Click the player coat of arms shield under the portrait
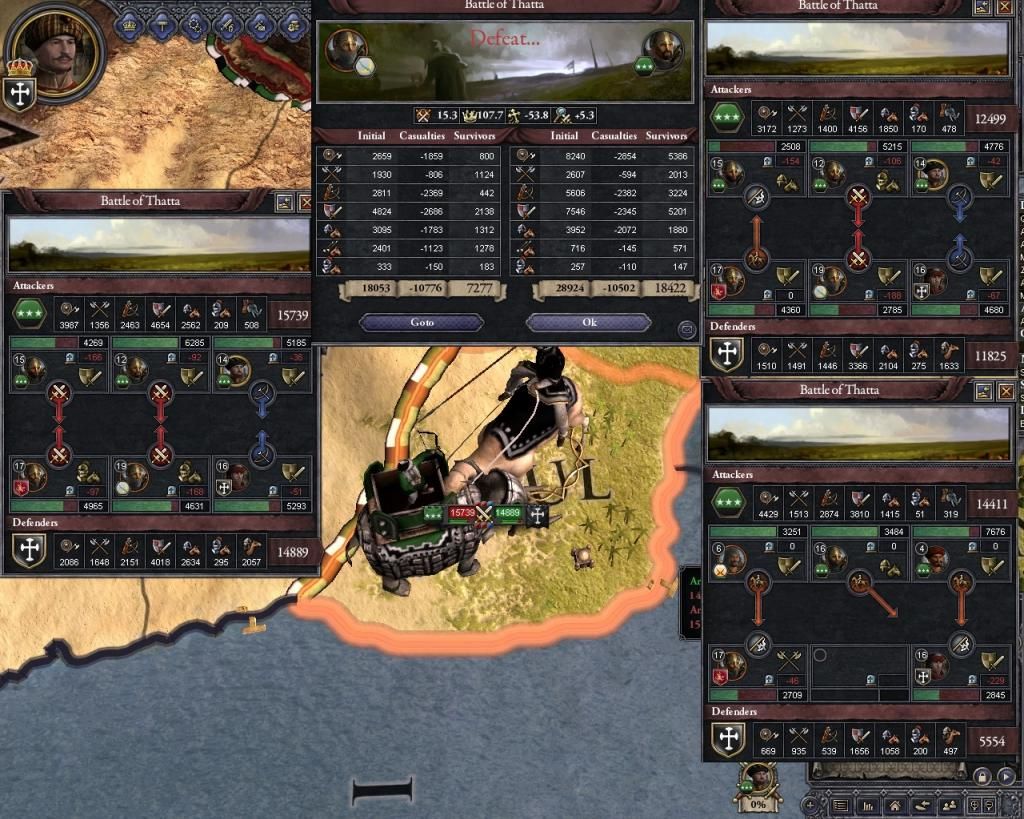This screenshot has width=1024, height=819. [21, 92]
